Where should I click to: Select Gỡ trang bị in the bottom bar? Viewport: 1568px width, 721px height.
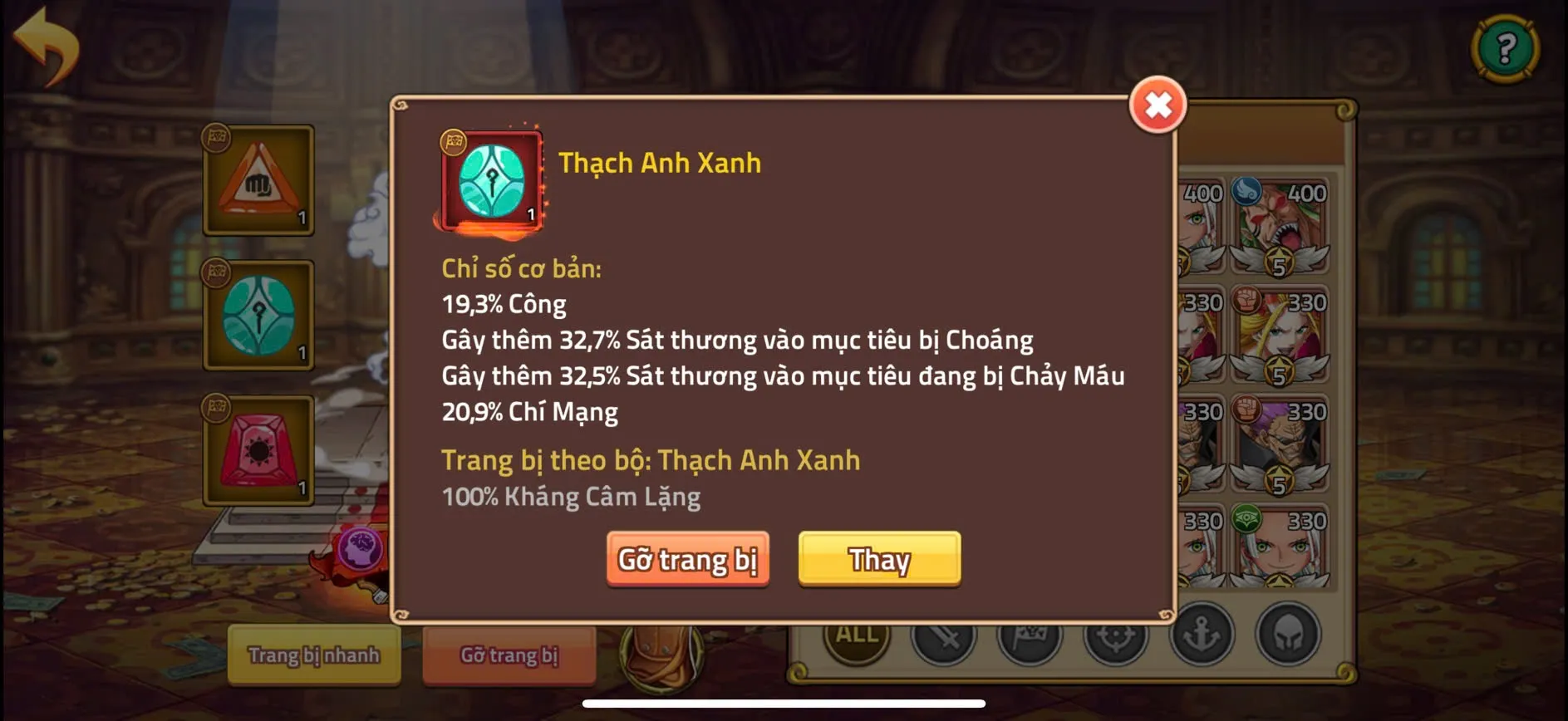[509, 656]
